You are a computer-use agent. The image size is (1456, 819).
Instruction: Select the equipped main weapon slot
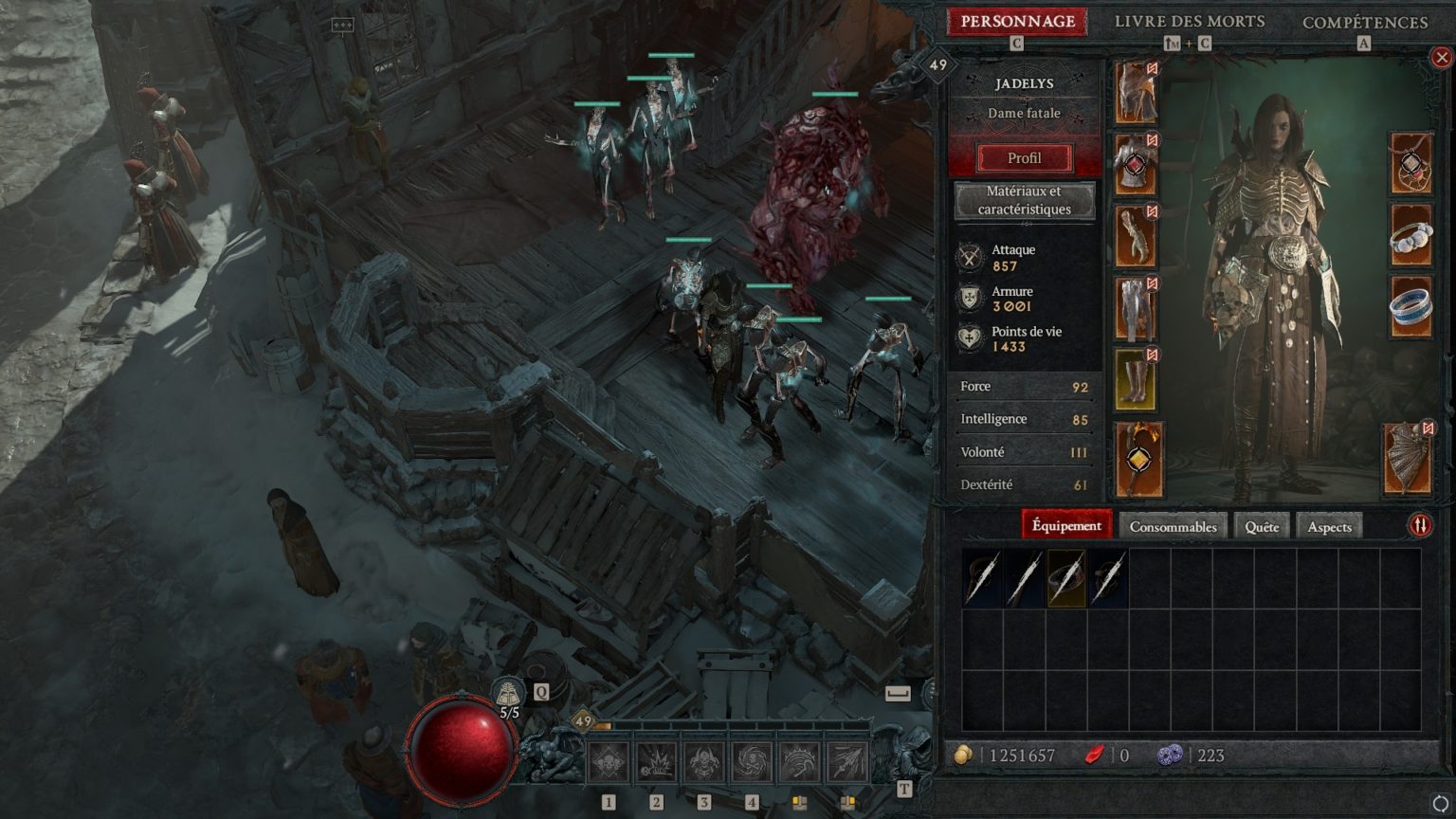(x=1137, y=460)
